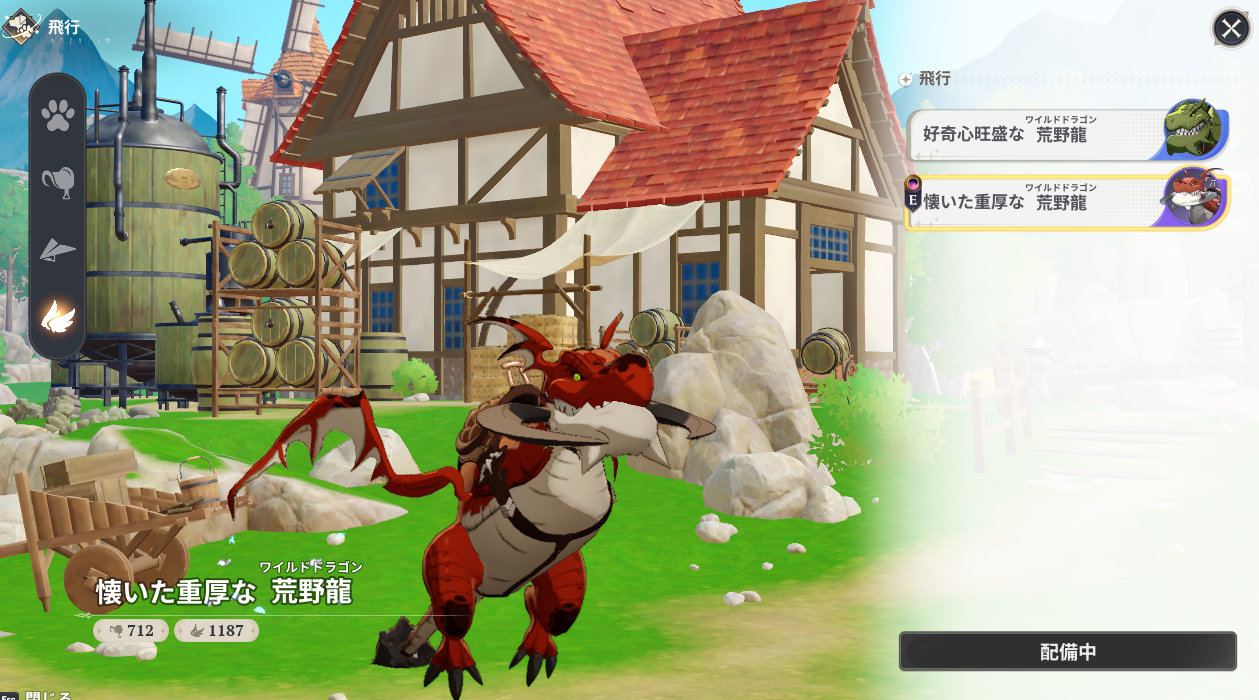Choose the winged flight category tab
This screenshot has height=700, width=1259.
58,317
